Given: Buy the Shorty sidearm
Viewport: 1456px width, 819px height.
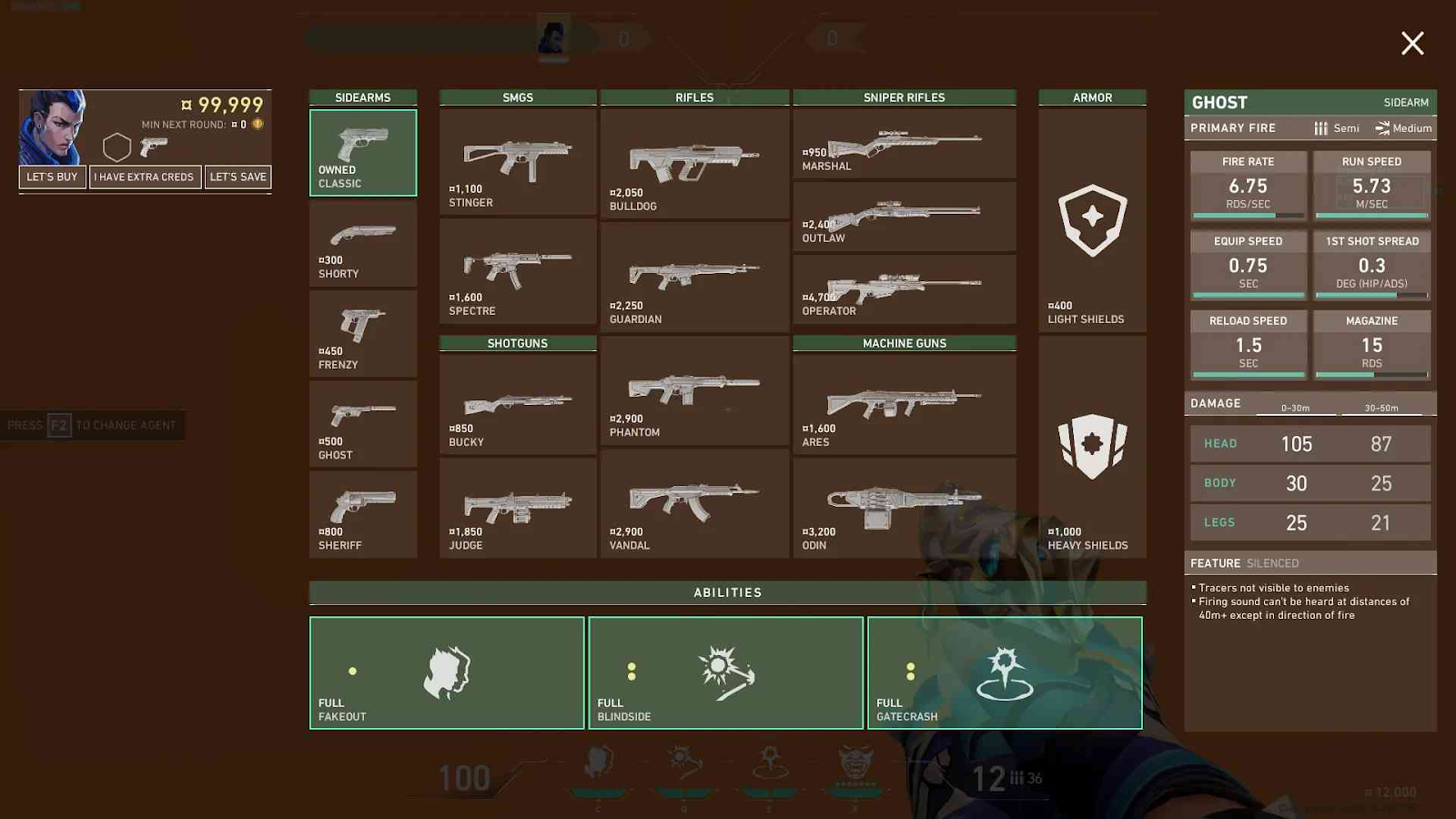Looking at the screenshot, I should coord(363,244).
